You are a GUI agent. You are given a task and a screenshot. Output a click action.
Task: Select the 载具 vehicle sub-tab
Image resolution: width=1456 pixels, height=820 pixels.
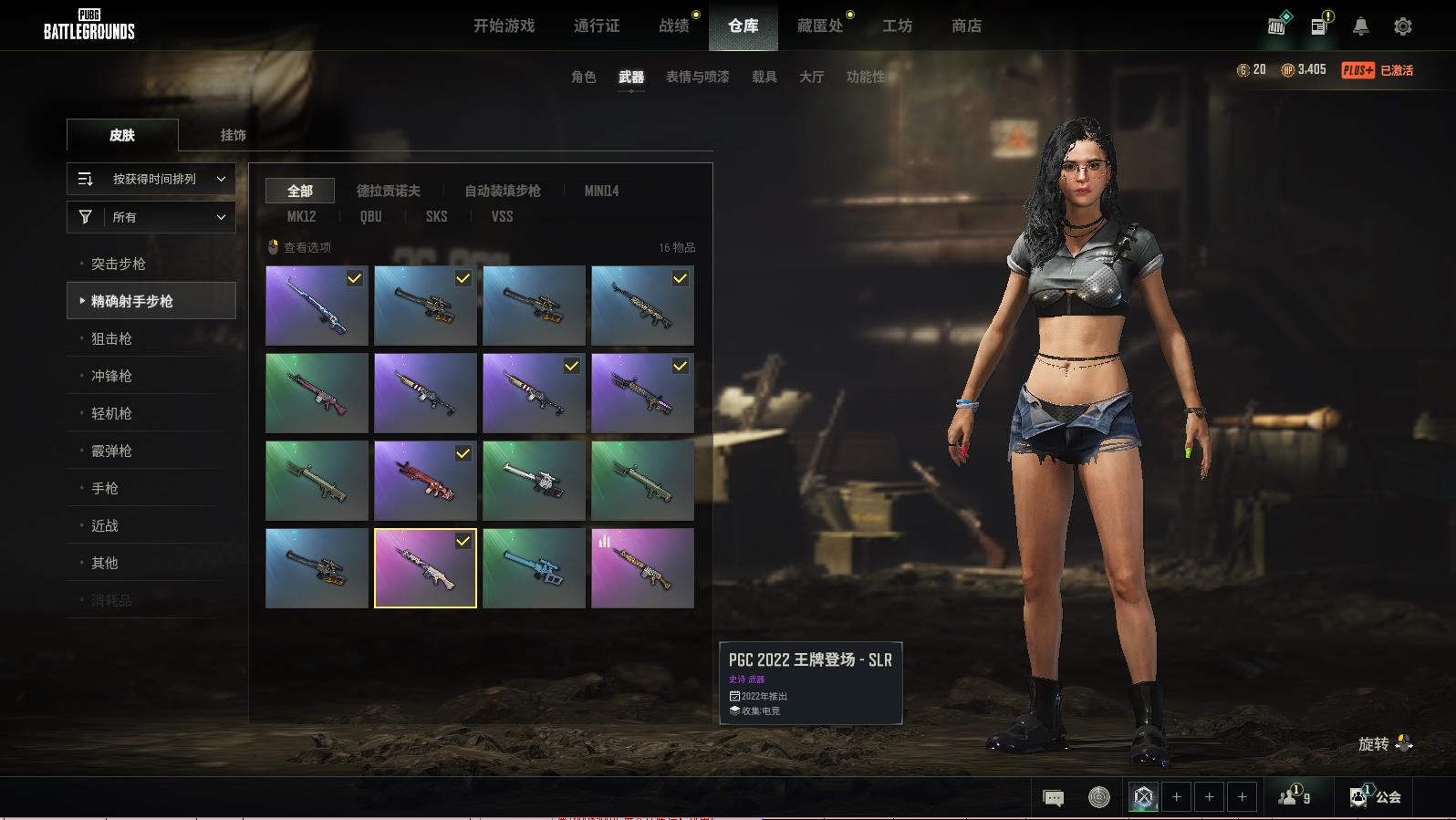764,78
